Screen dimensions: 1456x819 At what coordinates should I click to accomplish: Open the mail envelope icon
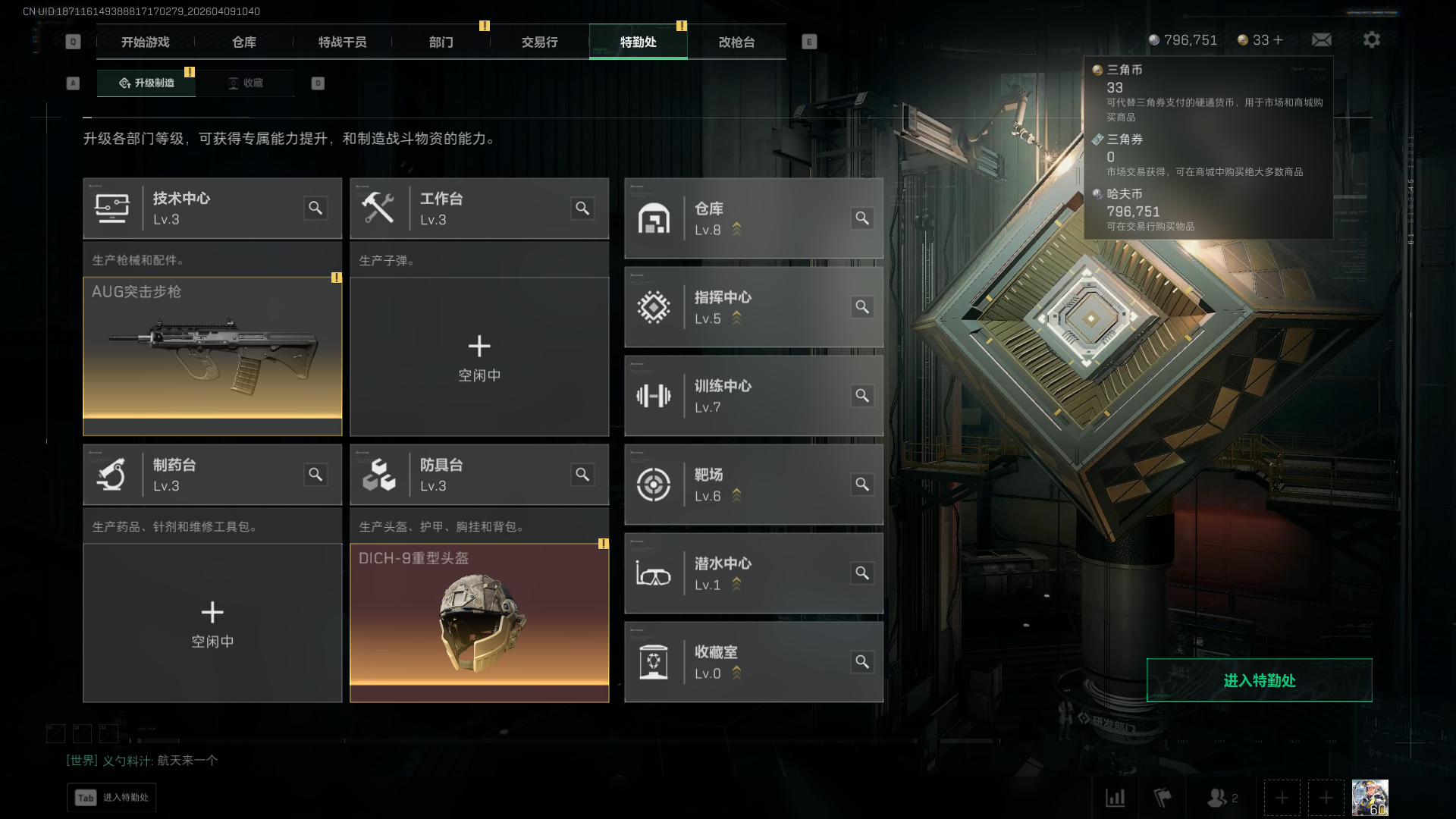point(1321,40)
